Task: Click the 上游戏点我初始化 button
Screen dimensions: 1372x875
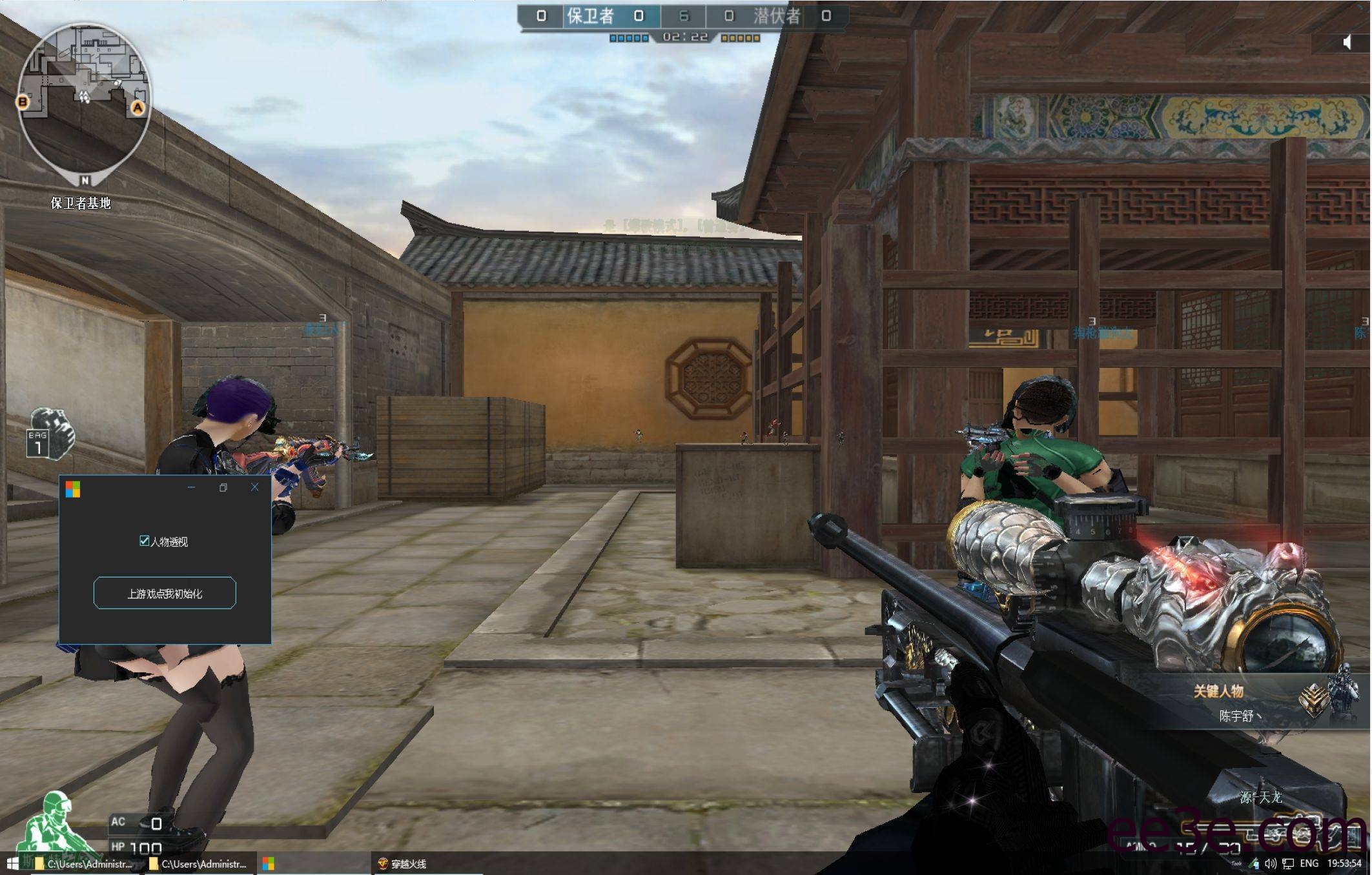Action: click(165, 593)
